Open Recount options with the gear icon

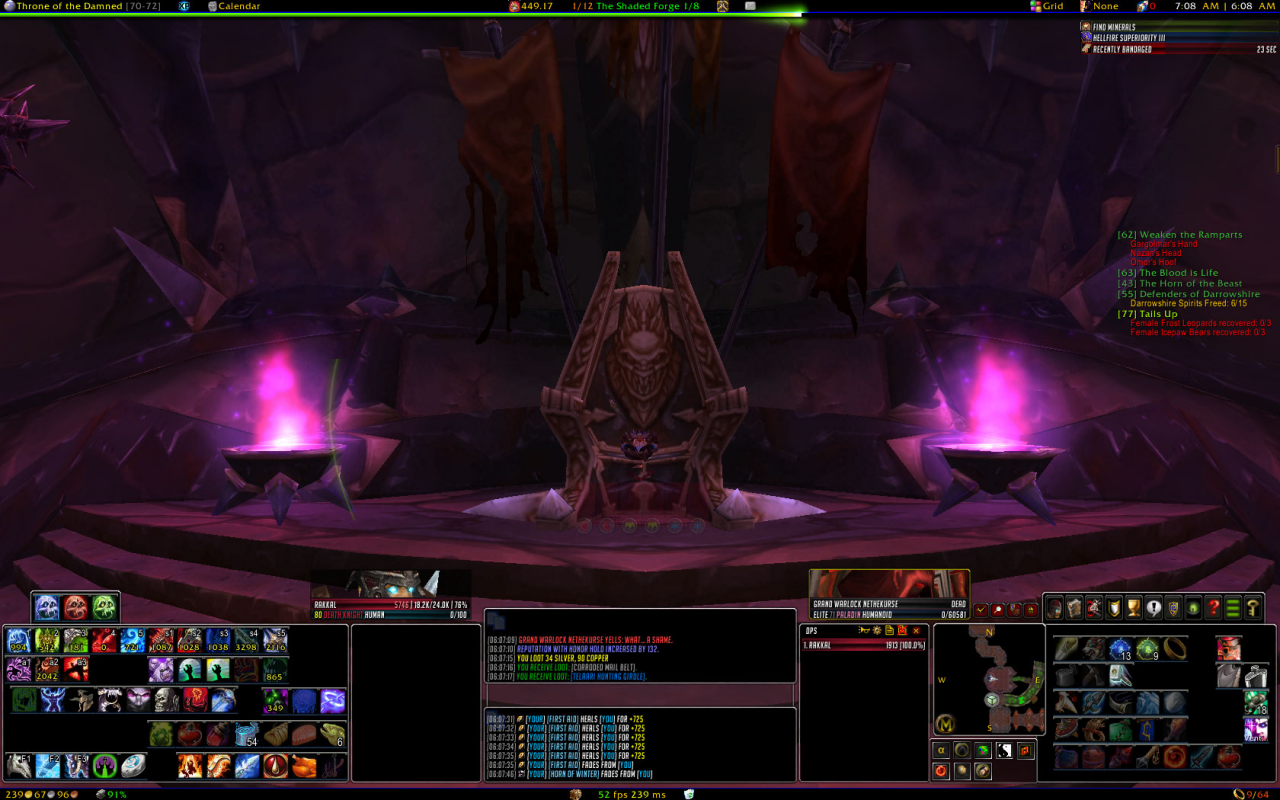[x=877, y=631]
